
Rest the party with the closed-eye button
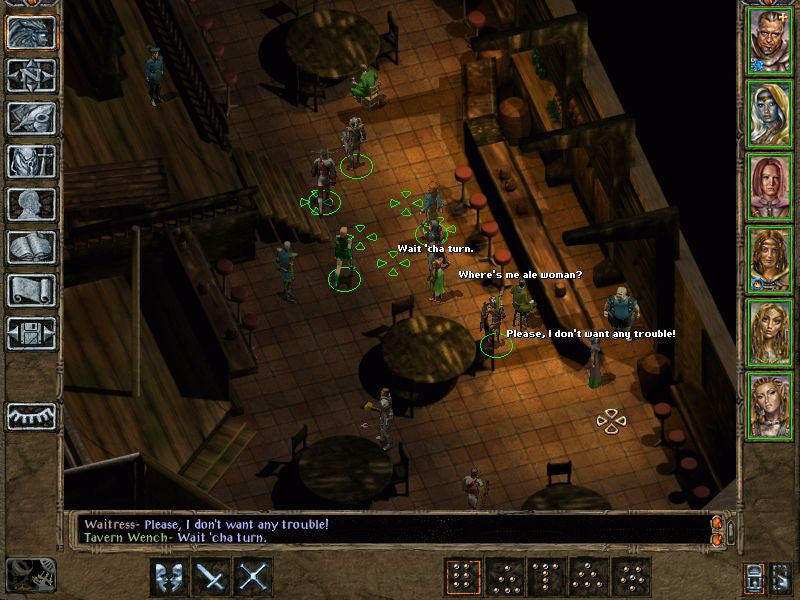pyautogui.click(x=31, y=414)
